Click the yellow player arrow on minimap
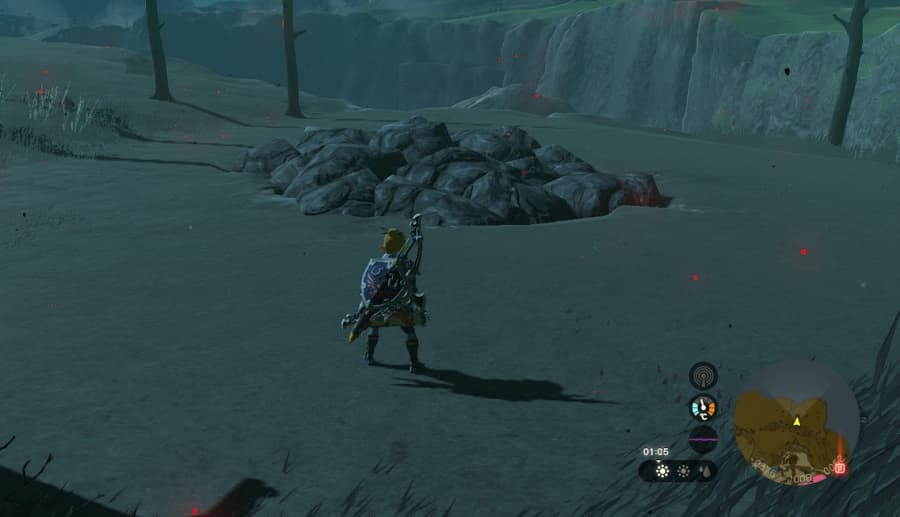The width and height of the screenshot is (900, 517). pos(797,421)
